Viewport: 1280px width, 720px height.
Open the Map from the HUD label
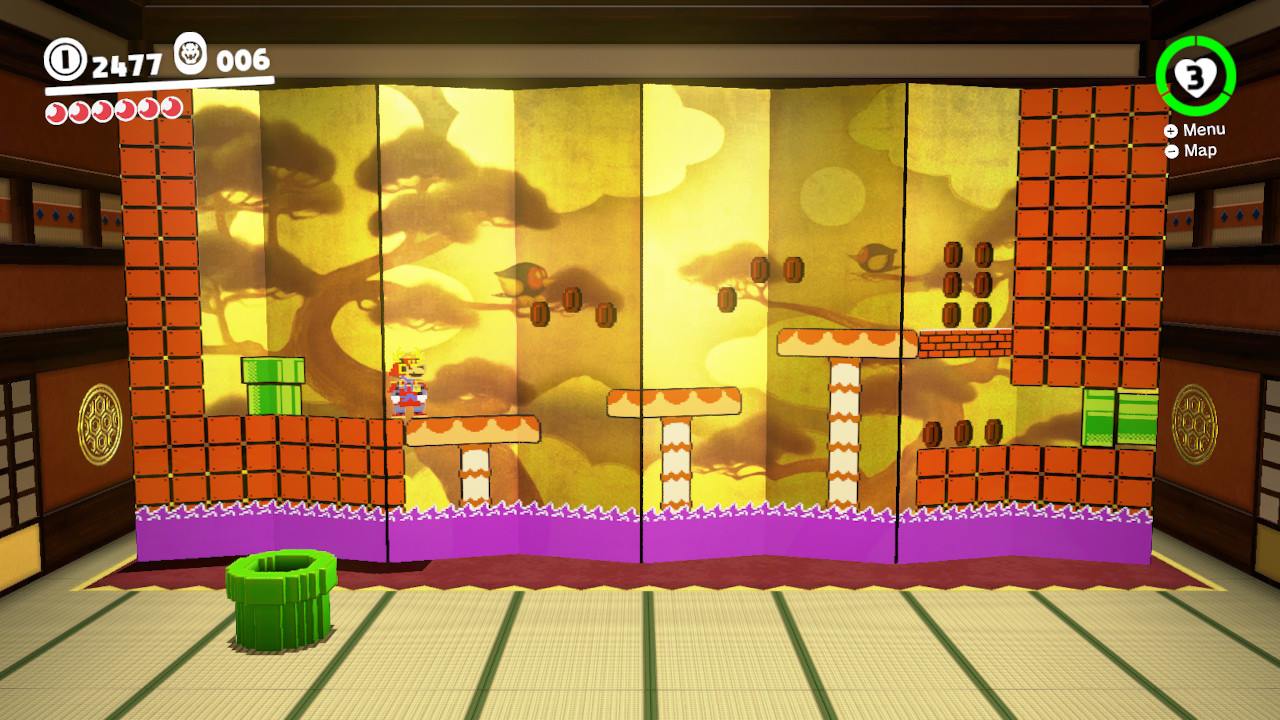click(x=1198, y=151)
